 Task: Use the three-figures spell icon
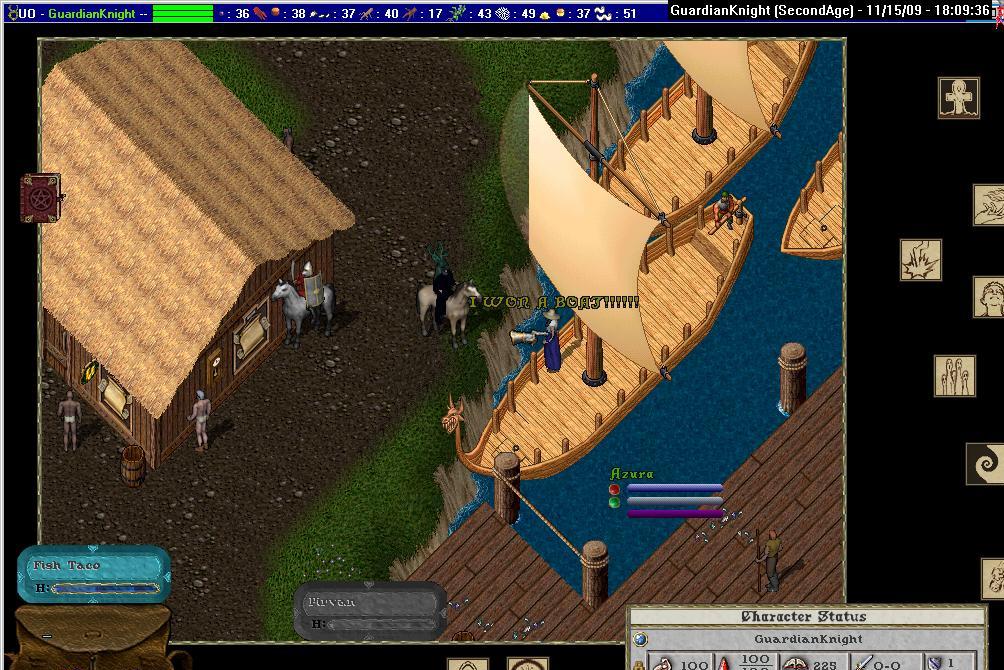point(954,376)
